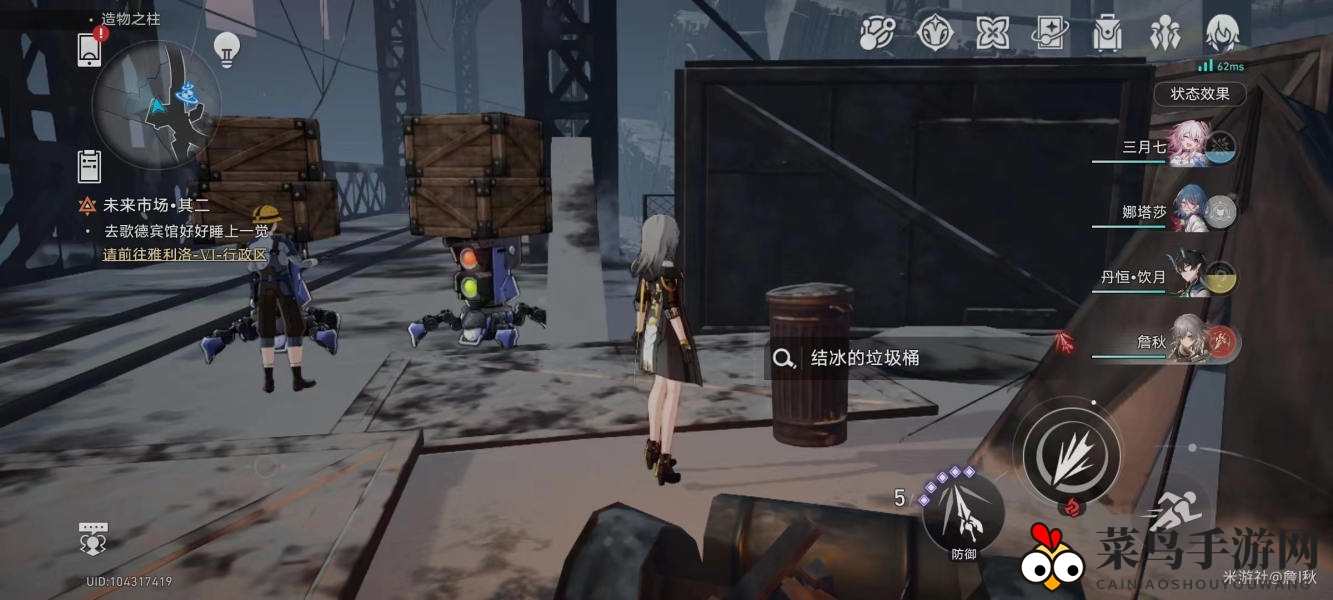Open the round diamond emblem icon
1333x600 pixels.
934,34
